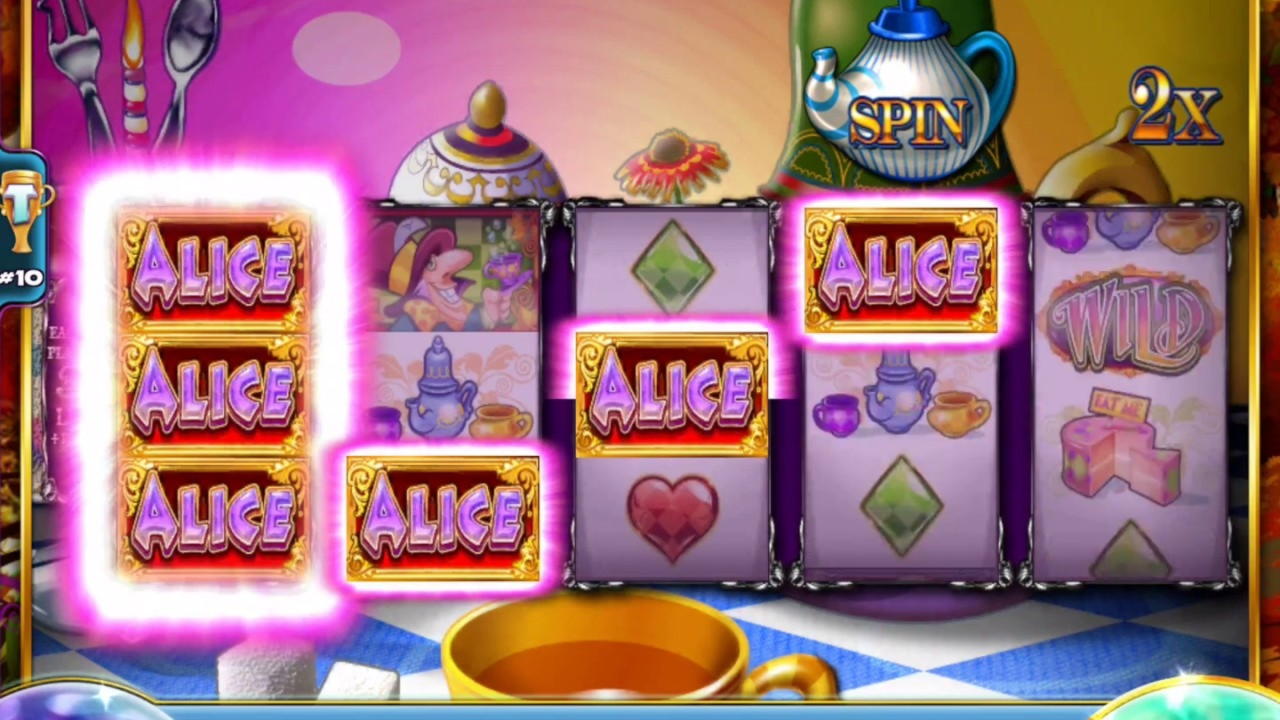Click the Alice symbol on reel two
The width and height of the screenshot is (1280, 720).
[x=443, y=515]
